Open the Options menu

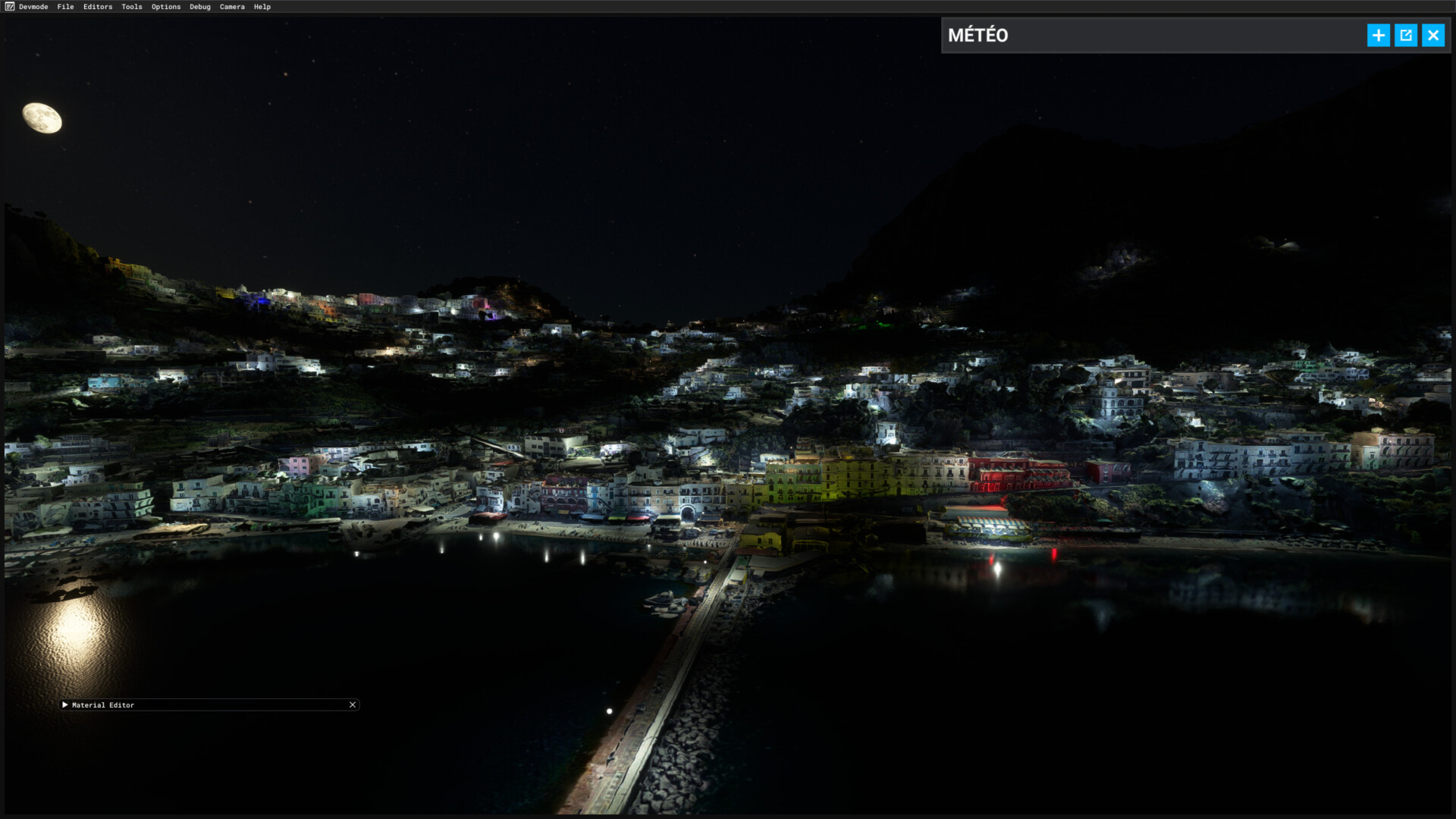(166, 7)
